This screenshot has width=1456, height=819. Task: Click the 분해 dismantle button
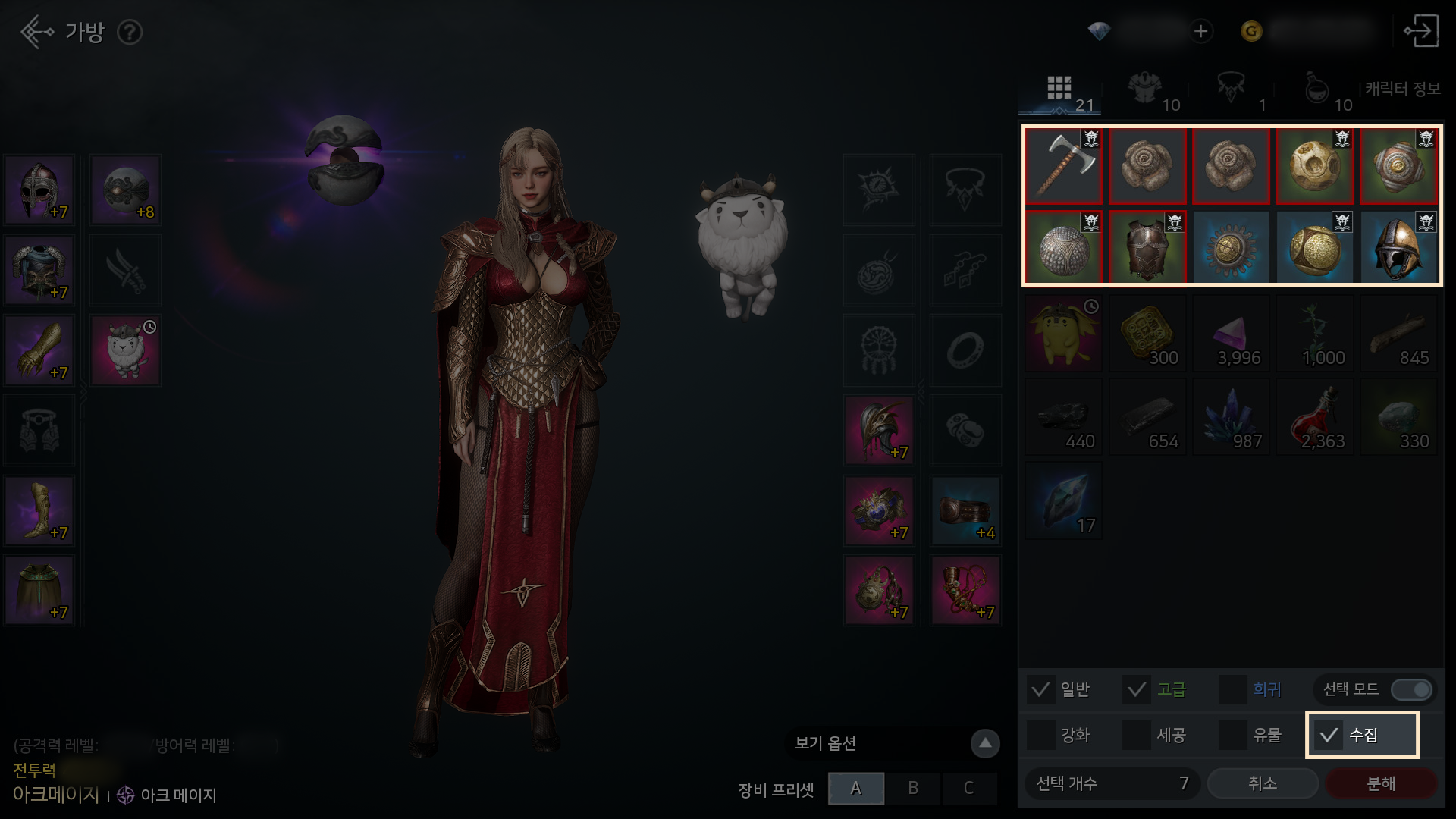1380,783
